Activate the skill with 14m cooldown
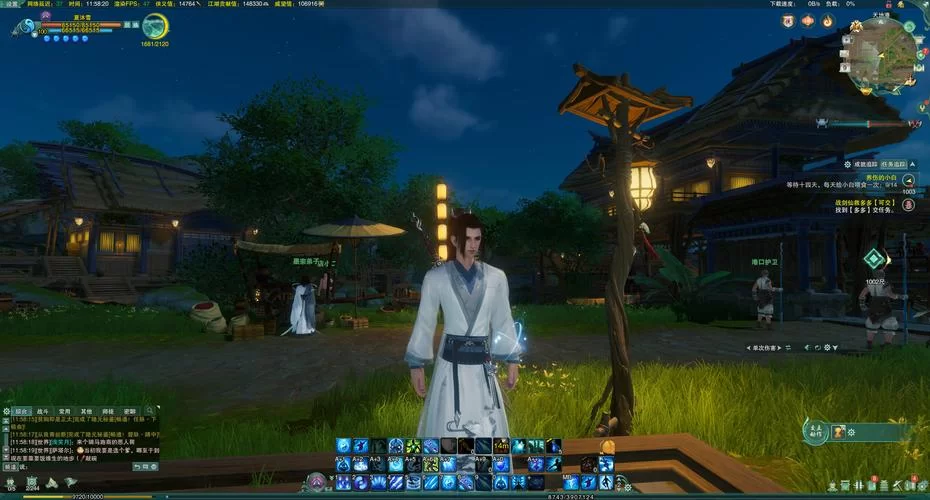Image resolution: width=930 pixels, height=500 pixels. 501,446
